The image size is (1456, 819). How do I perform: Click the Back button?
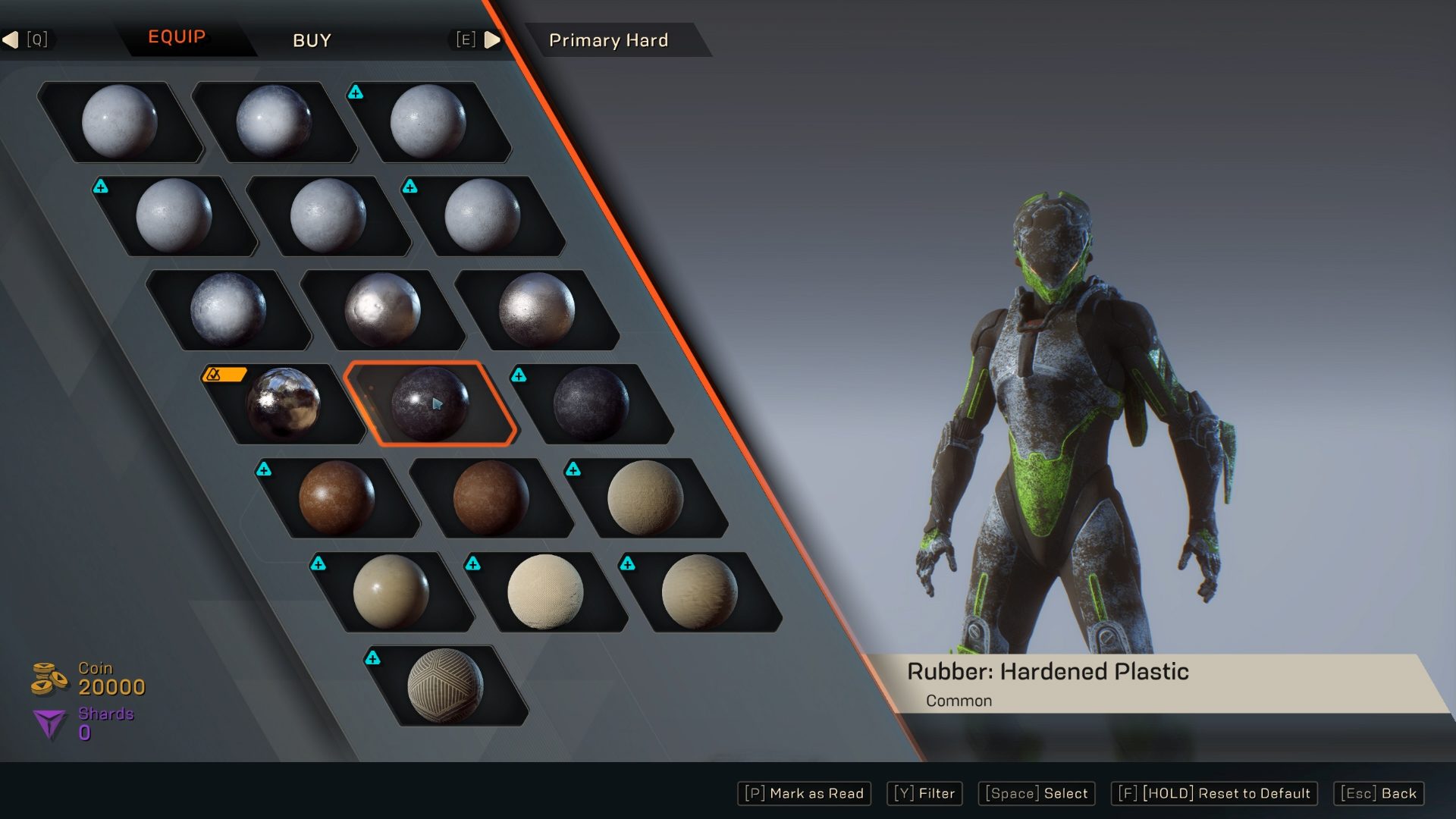(1378, 793)
